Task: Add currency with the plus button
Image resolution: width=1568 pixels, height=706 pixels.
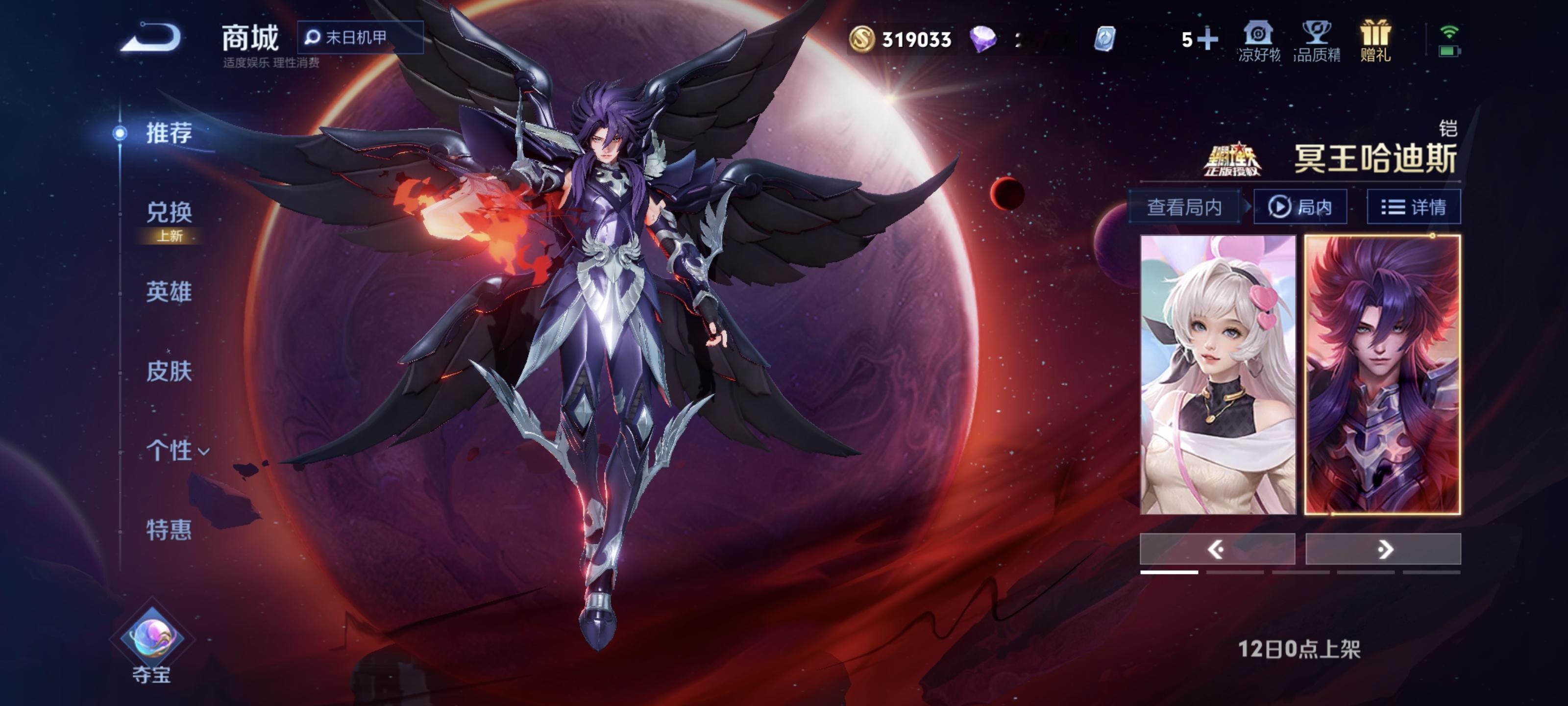Action: pyautogui.click(x=1208, y=40)
